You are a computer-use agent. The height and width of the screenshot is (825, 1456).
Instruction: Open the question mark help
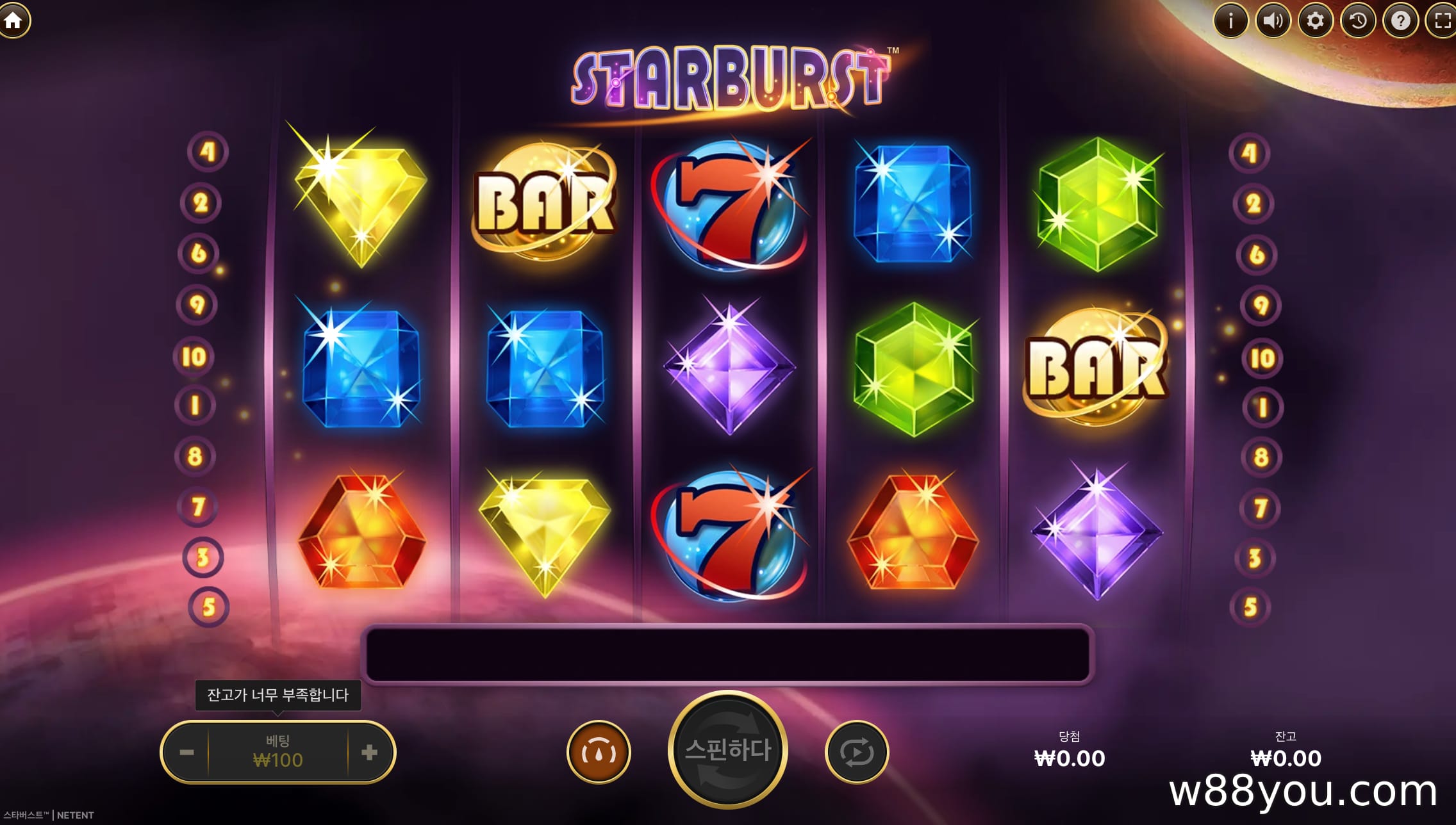[1400, 20]
